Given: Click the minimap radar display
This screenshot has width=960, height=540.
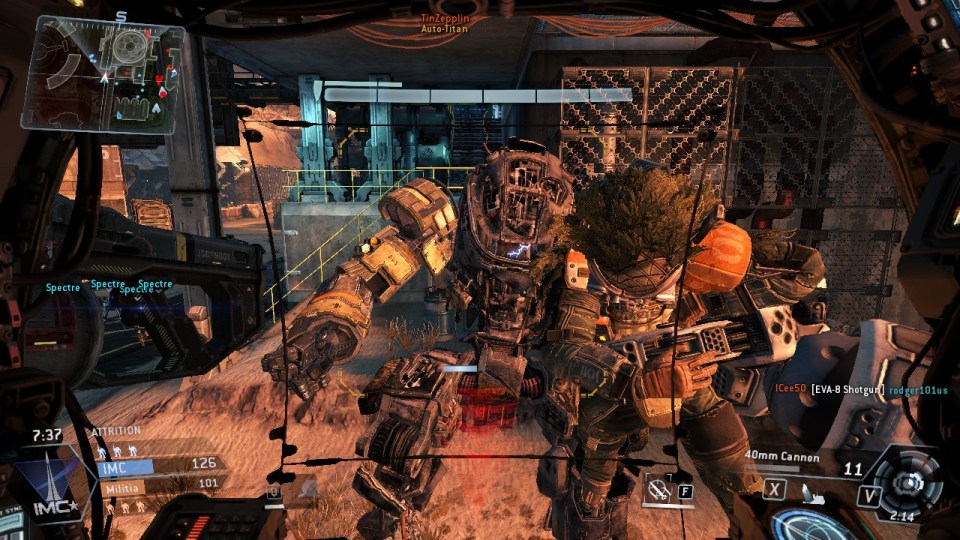Looking at the screenshot, I should (x=107, y=73).
